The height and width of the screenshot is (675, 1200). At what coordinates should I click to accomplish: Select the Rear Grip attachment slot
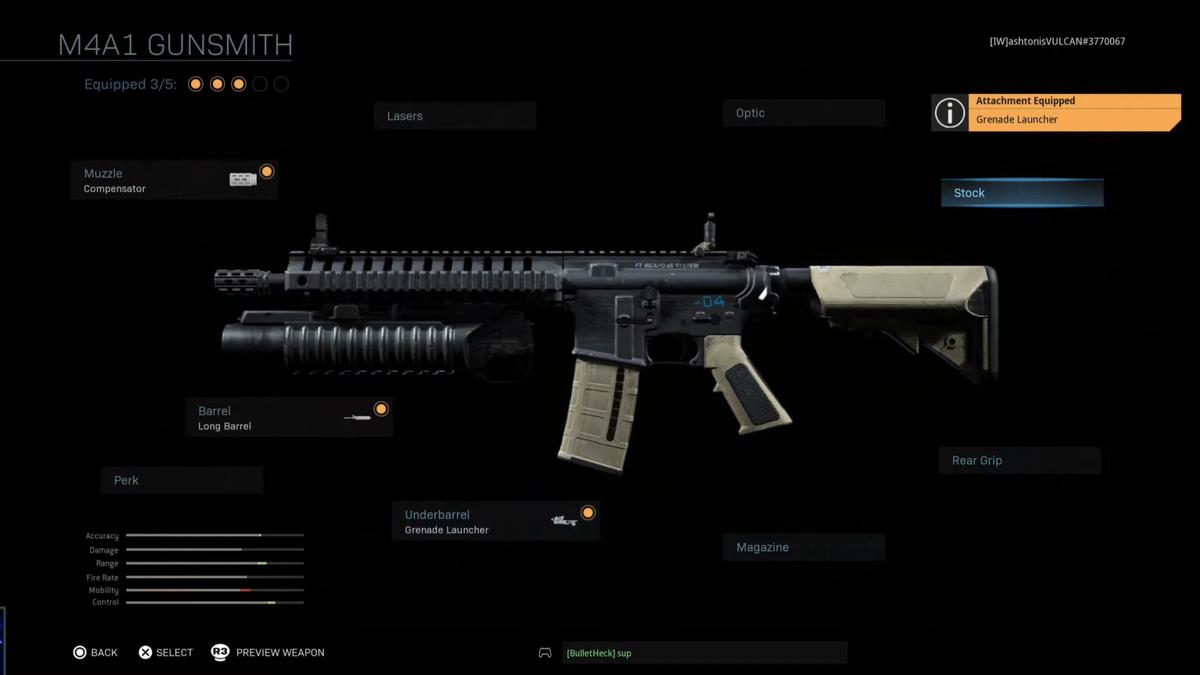pos(1019,460)
